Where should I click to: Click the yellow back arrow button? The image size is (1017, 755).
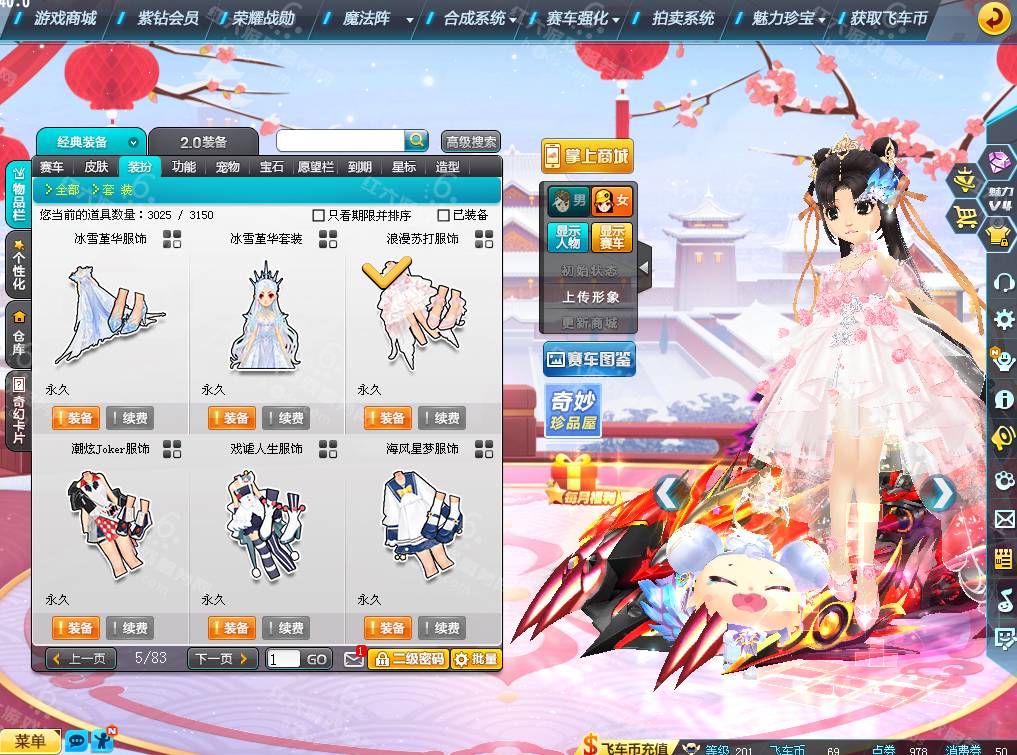993,18
